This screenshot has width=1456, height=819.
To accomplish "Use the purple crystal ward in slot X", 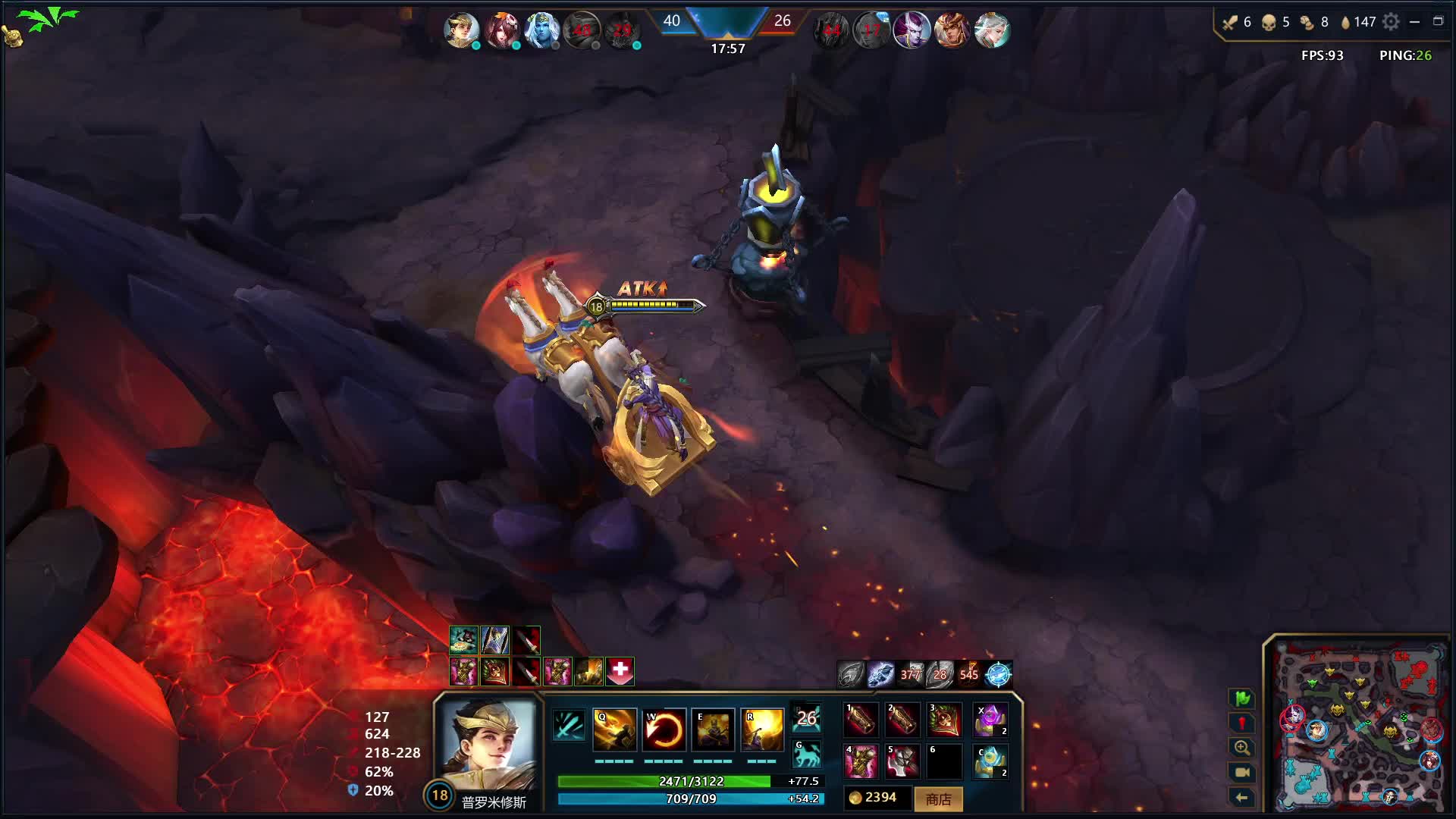I will (990, 720).
